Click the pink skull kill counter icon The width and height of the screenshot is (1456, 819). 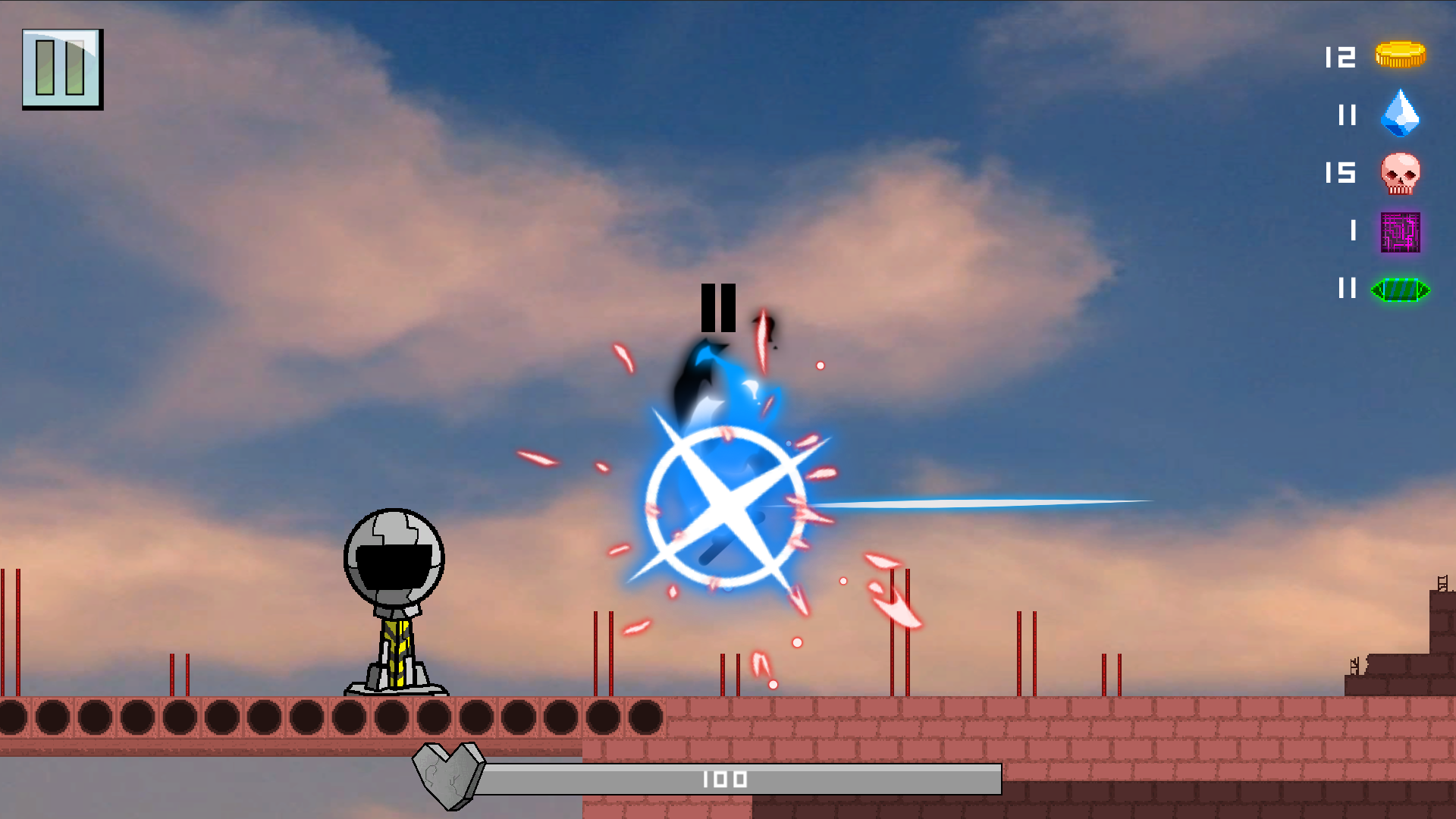(x=1401, y=174)
